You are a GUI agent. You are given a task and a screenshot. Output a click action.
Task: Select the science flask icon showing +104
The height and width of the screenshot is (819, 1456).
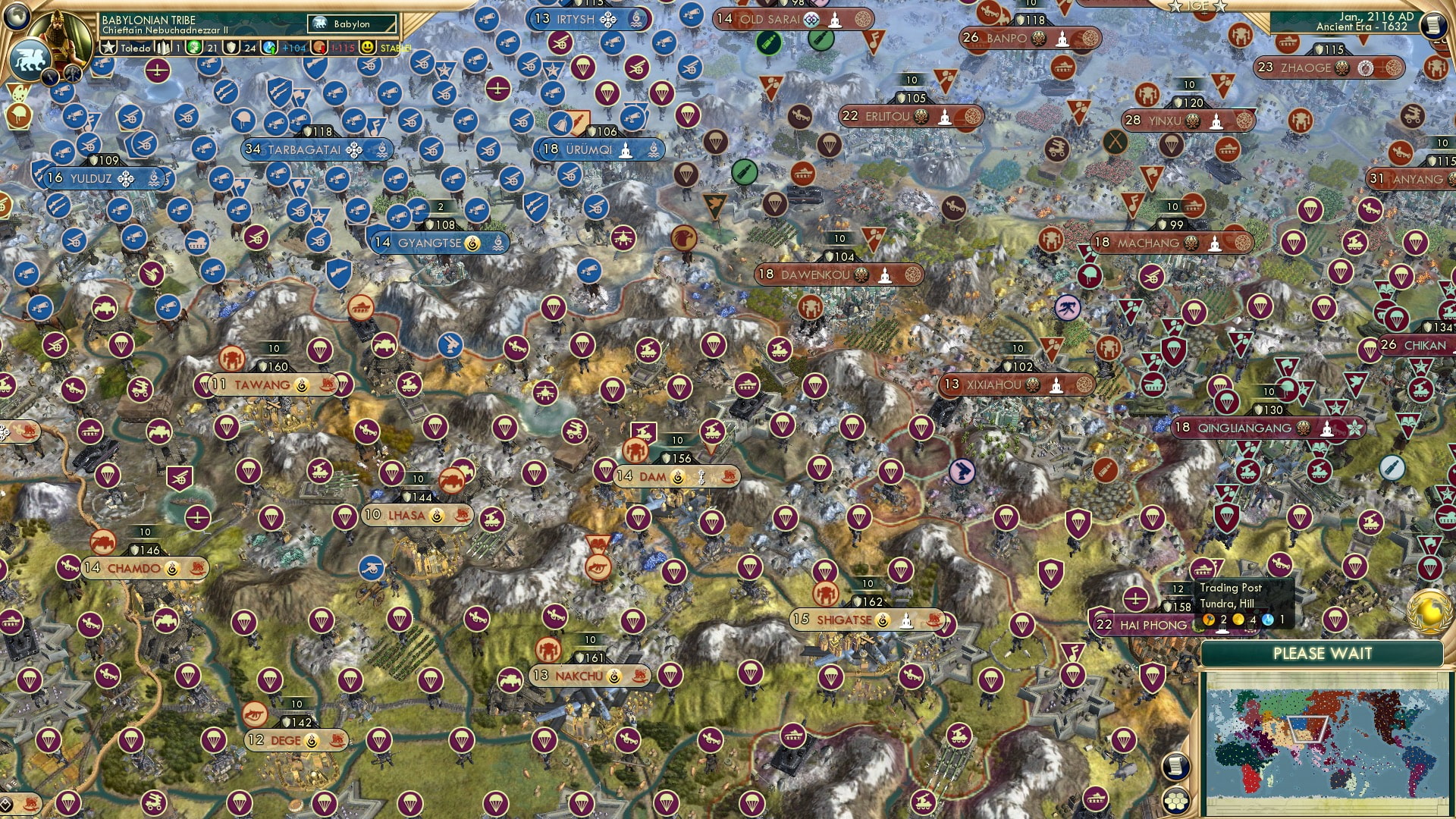click(x=269, y=47)
